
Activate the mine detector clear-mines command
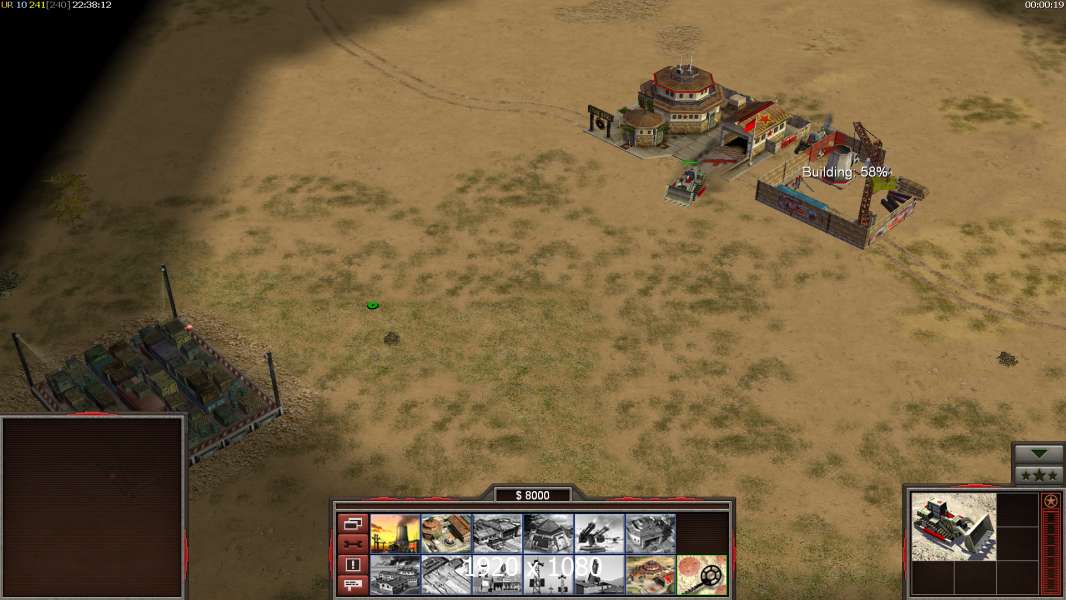[702, 575]
